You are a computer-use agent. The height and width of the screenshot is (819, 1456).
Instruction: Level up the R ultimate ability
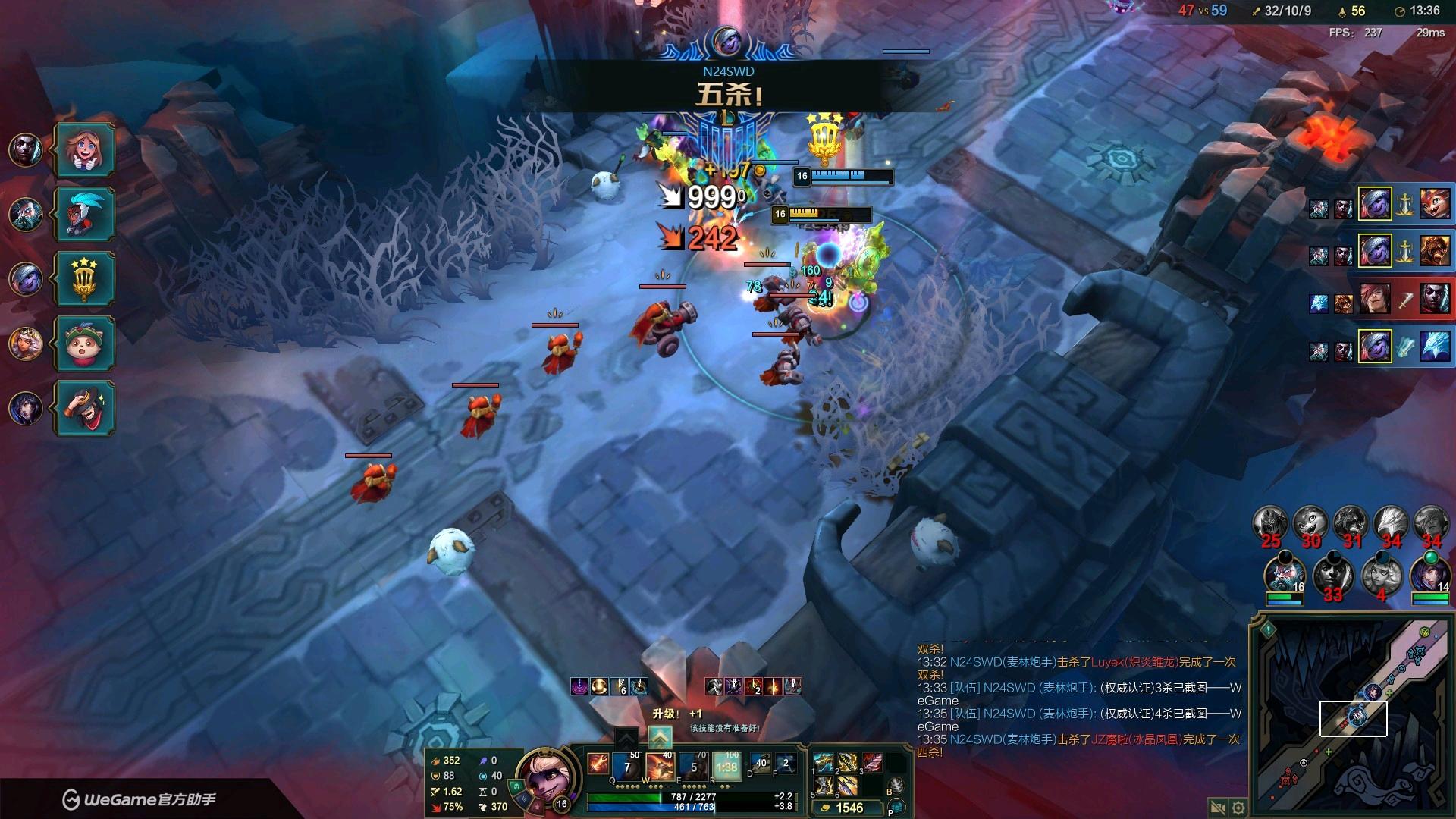coord(660,736)
